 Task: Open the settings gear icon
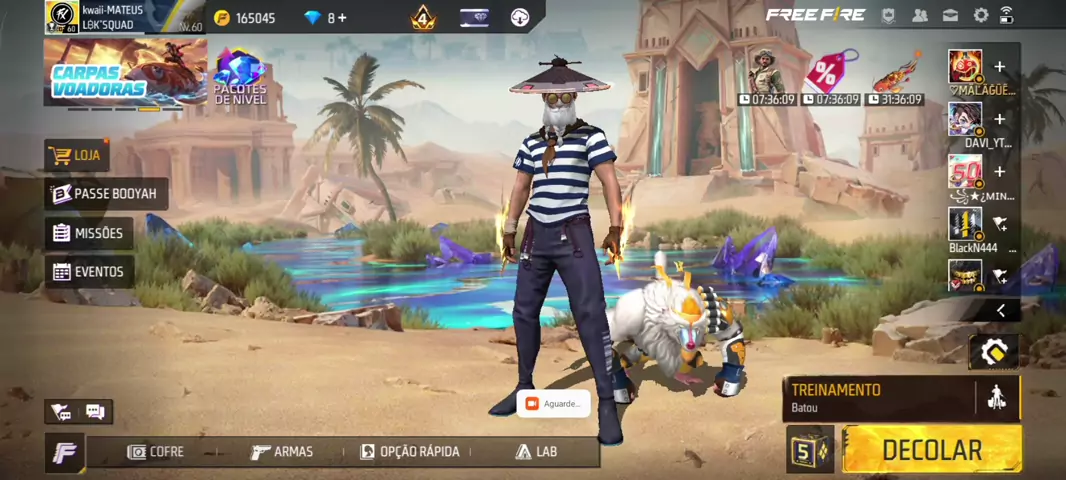click(x=981, y=15)
